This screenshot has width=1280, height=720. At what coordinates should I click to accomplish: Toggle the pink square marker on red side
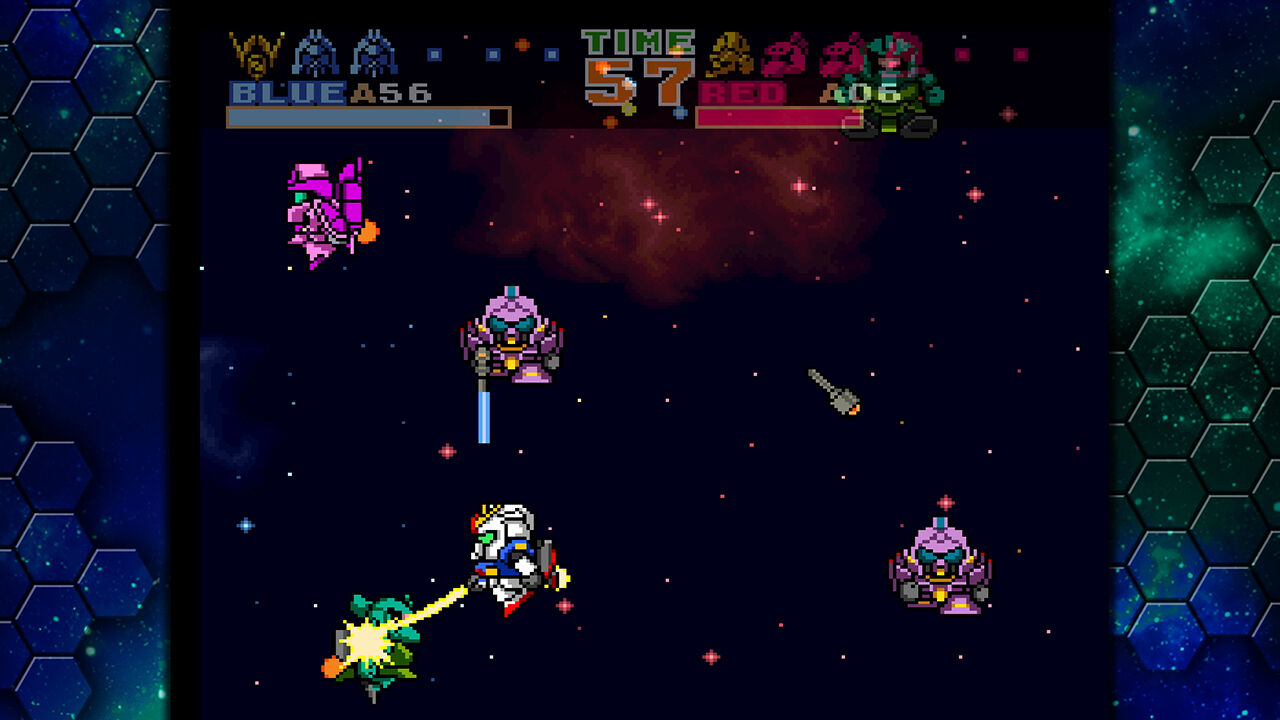click(960, 57)
